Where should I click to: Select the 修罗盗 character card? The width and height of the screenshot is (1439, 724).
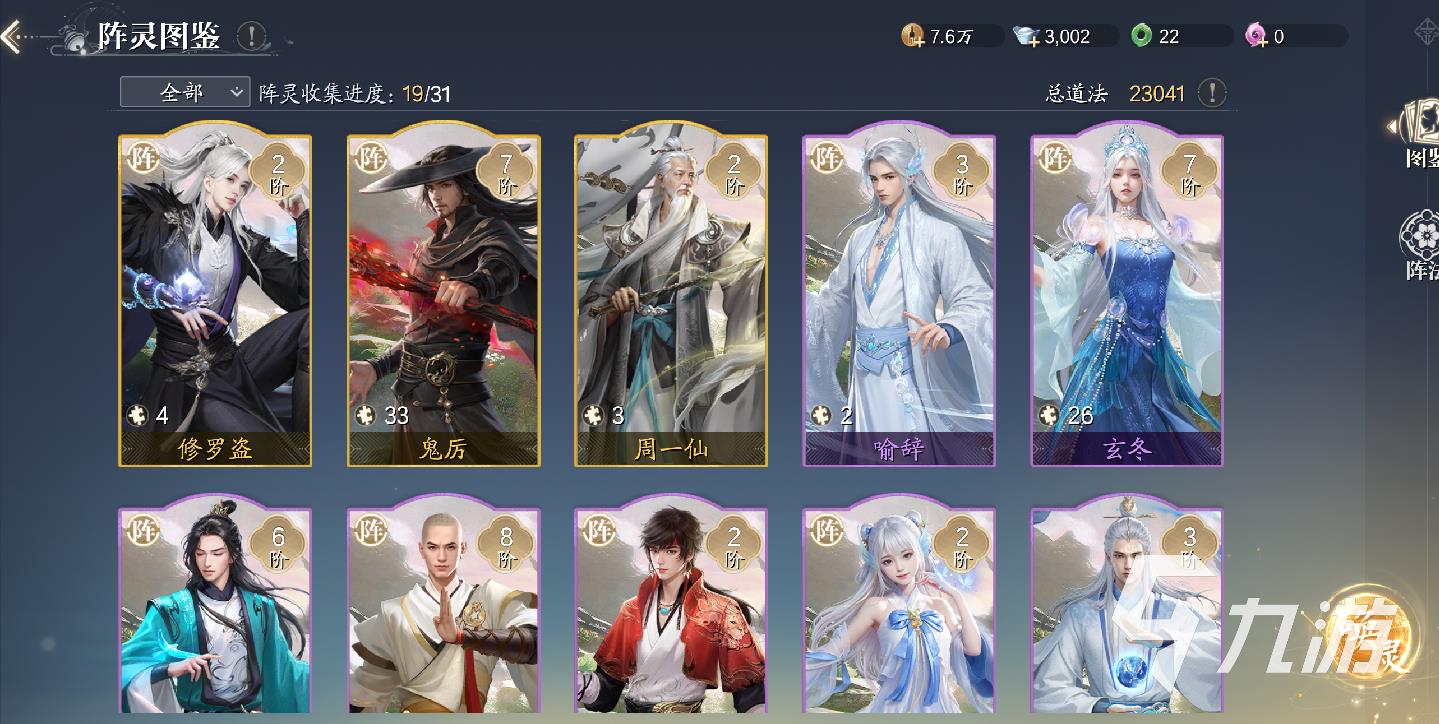[x=214, y=295]
